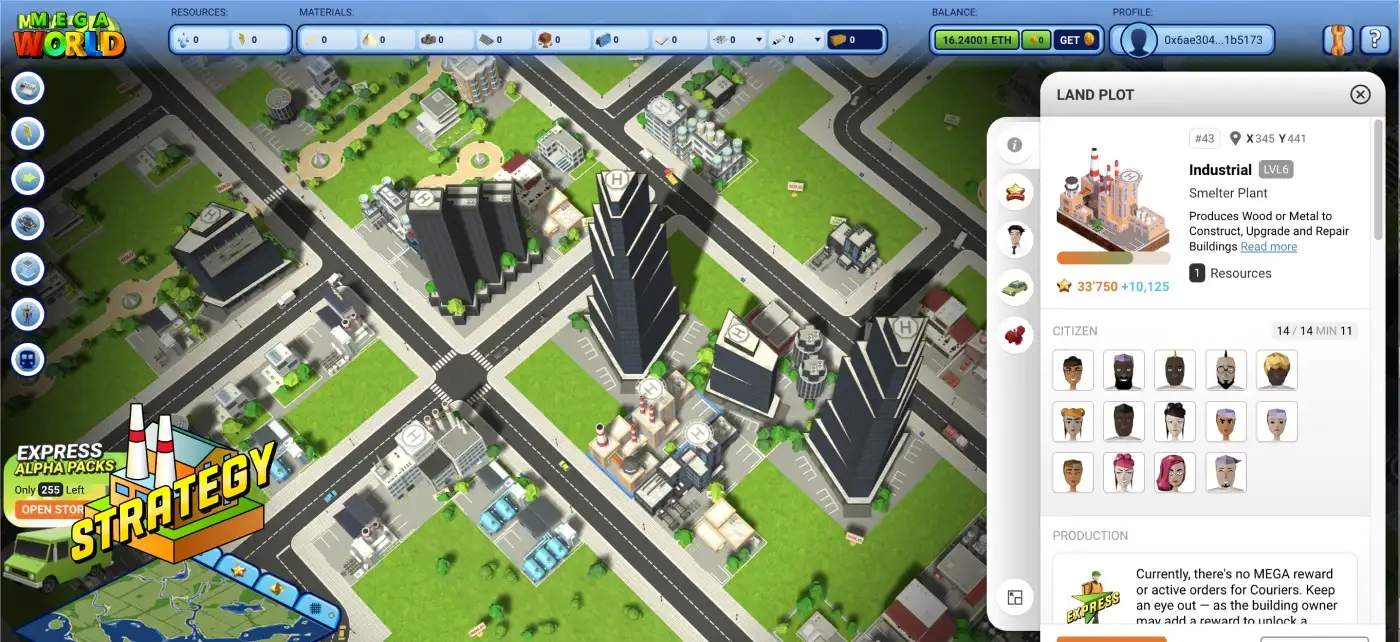Open the newspaper icon in left sidebar

pos(28,89)
